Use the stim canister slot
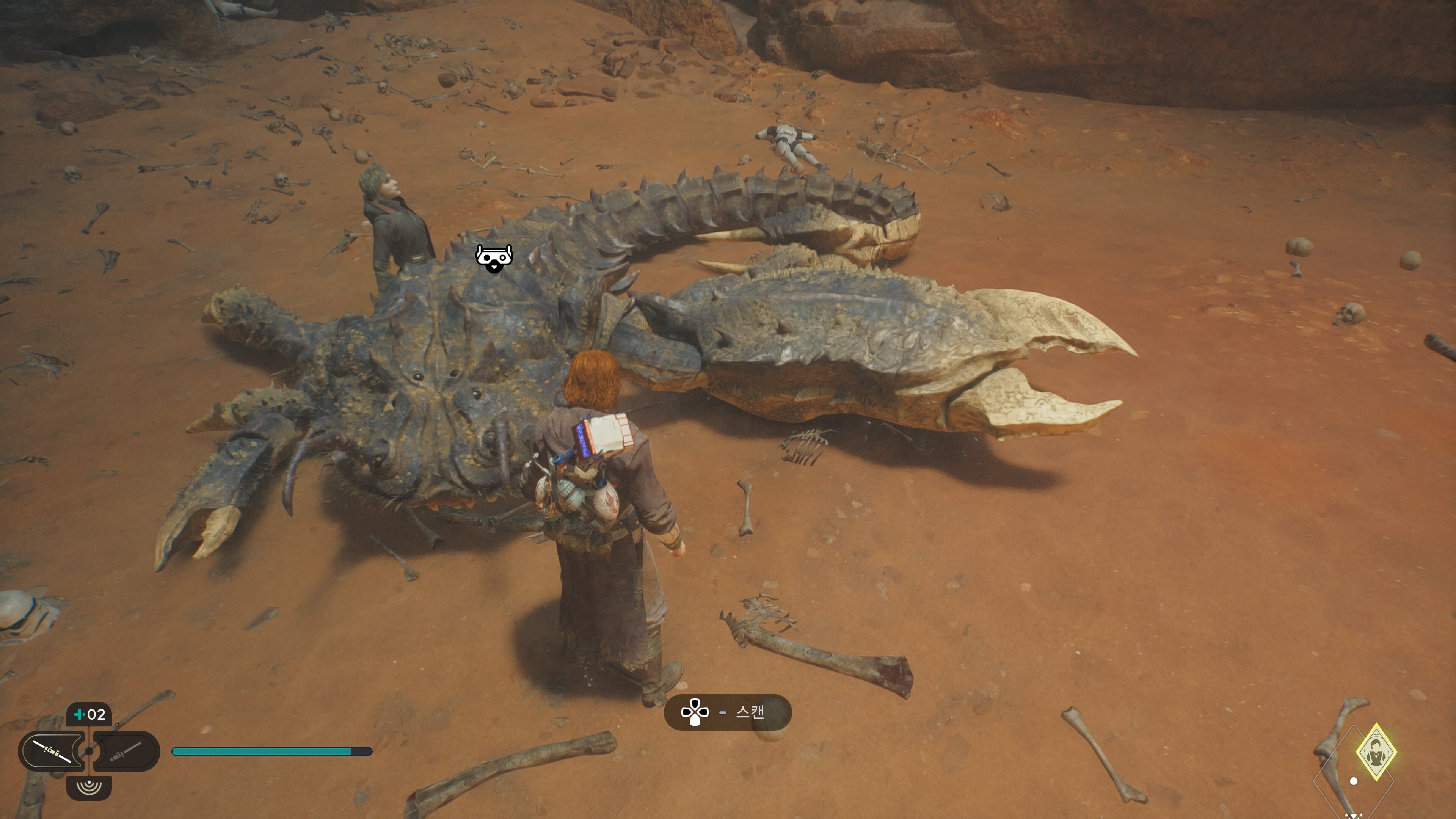This screenshot has height=819, width=1456. (89, 714)
